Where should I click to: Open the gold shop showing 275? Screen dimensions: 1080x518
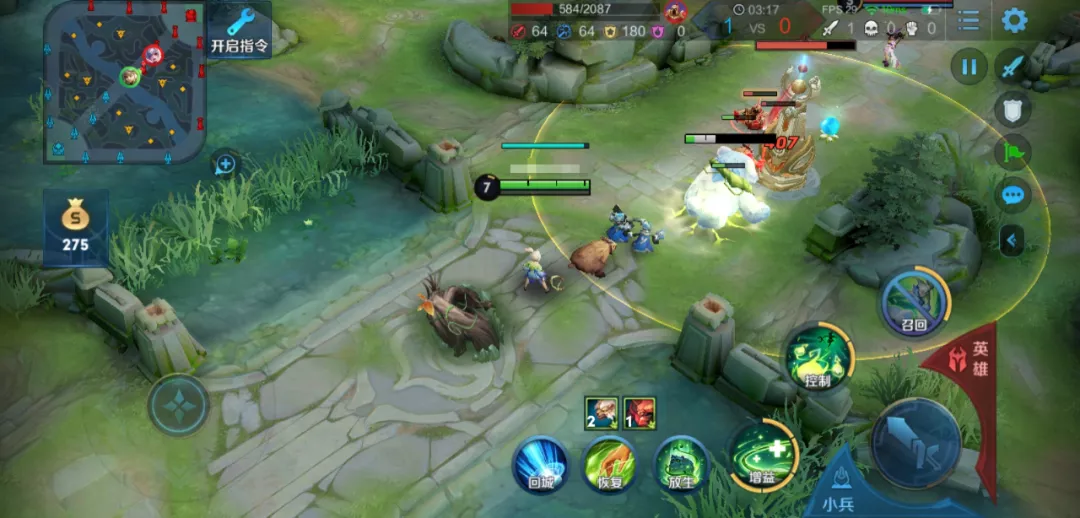75,226
